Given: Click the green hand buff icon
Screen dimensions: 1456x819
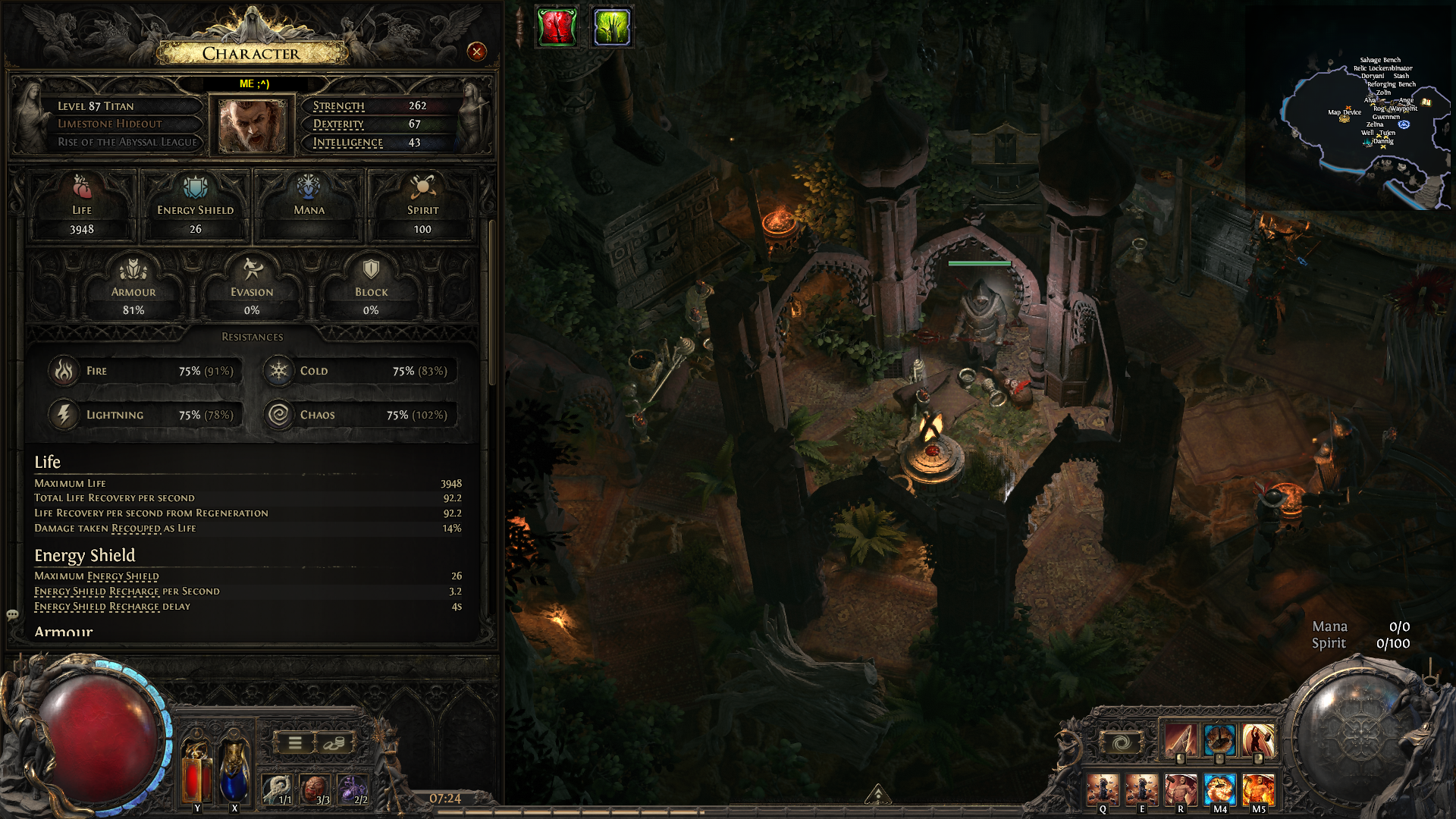Looking at the screenshot, I should (x=611, y=27).
